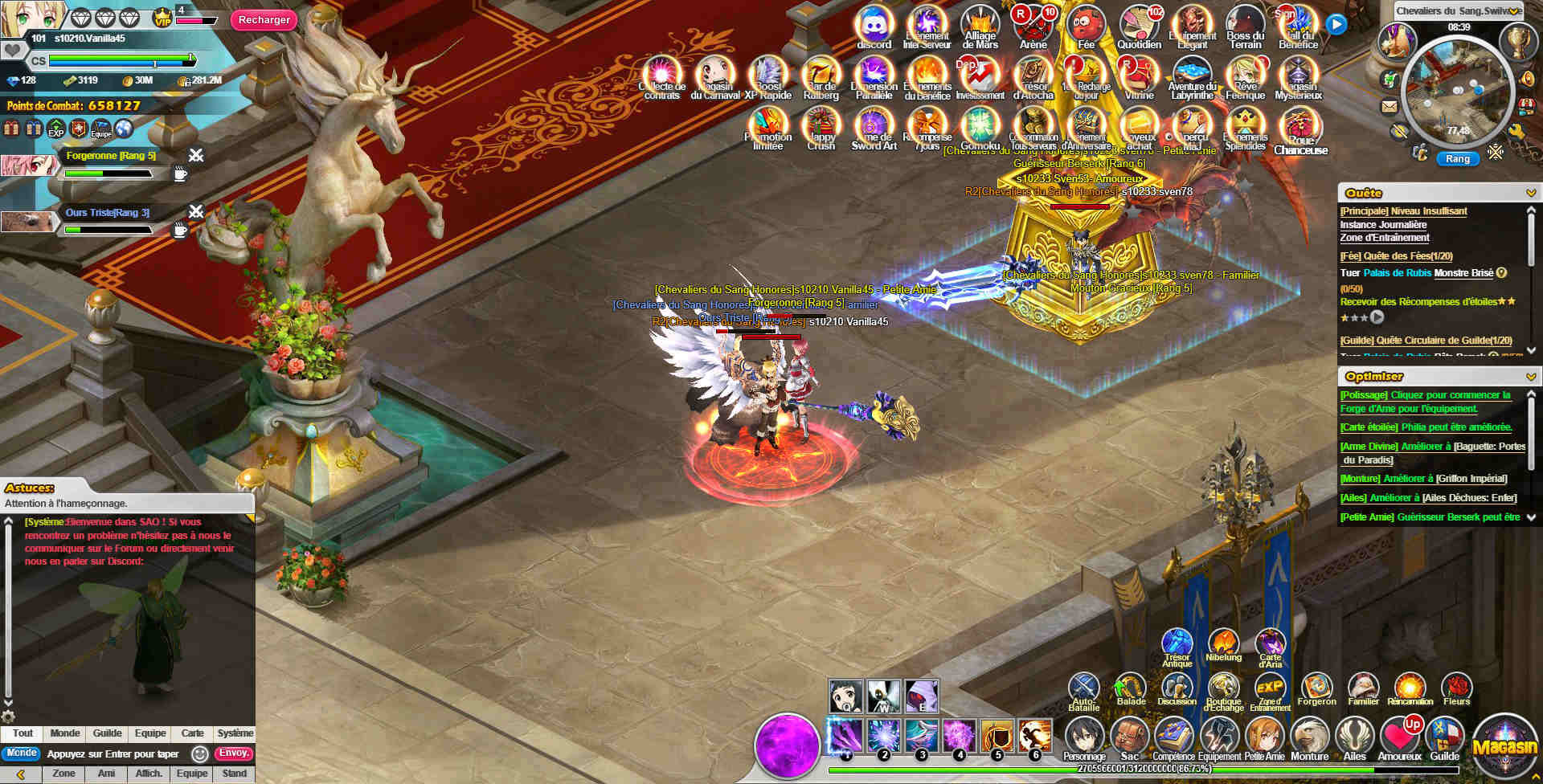Open the Boss du Terrain panel
Screen dimensions: 1543x784
[x=1244, y=24]
